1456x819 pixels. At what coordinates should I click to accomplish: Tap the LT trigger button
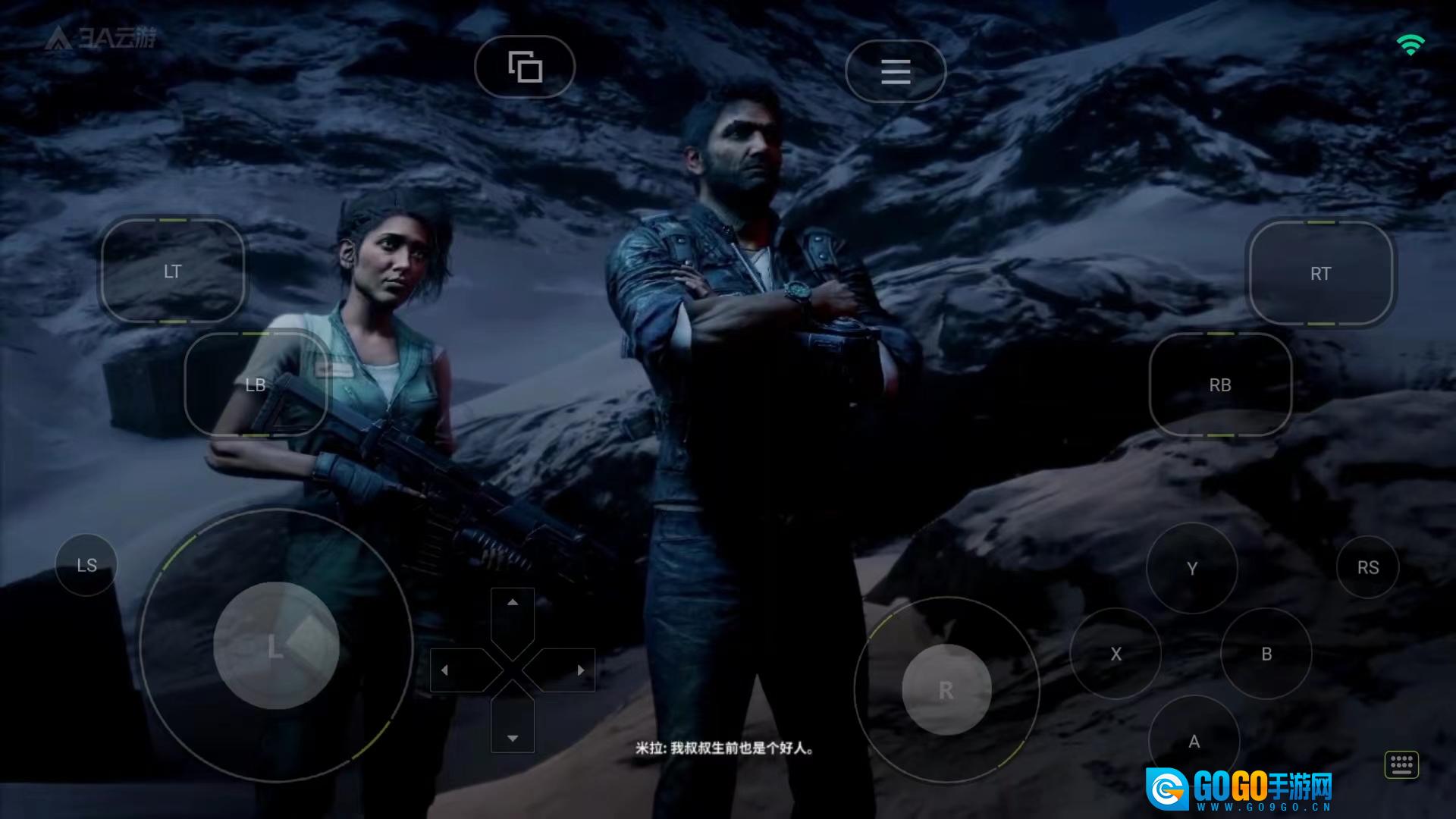173,271
